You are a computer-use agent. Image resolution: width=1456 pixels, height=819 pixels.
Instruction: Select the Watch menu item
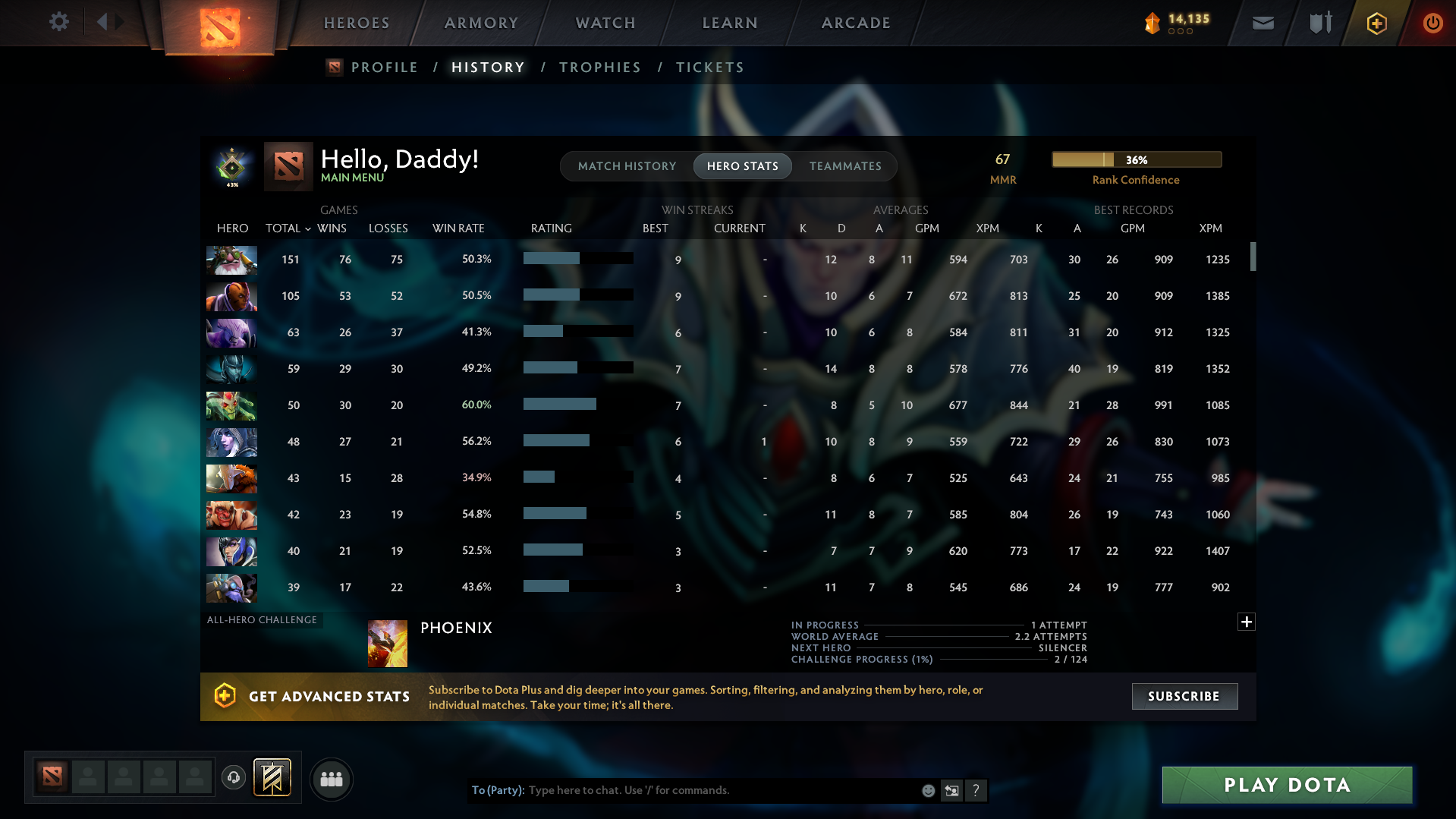point(605,22)
